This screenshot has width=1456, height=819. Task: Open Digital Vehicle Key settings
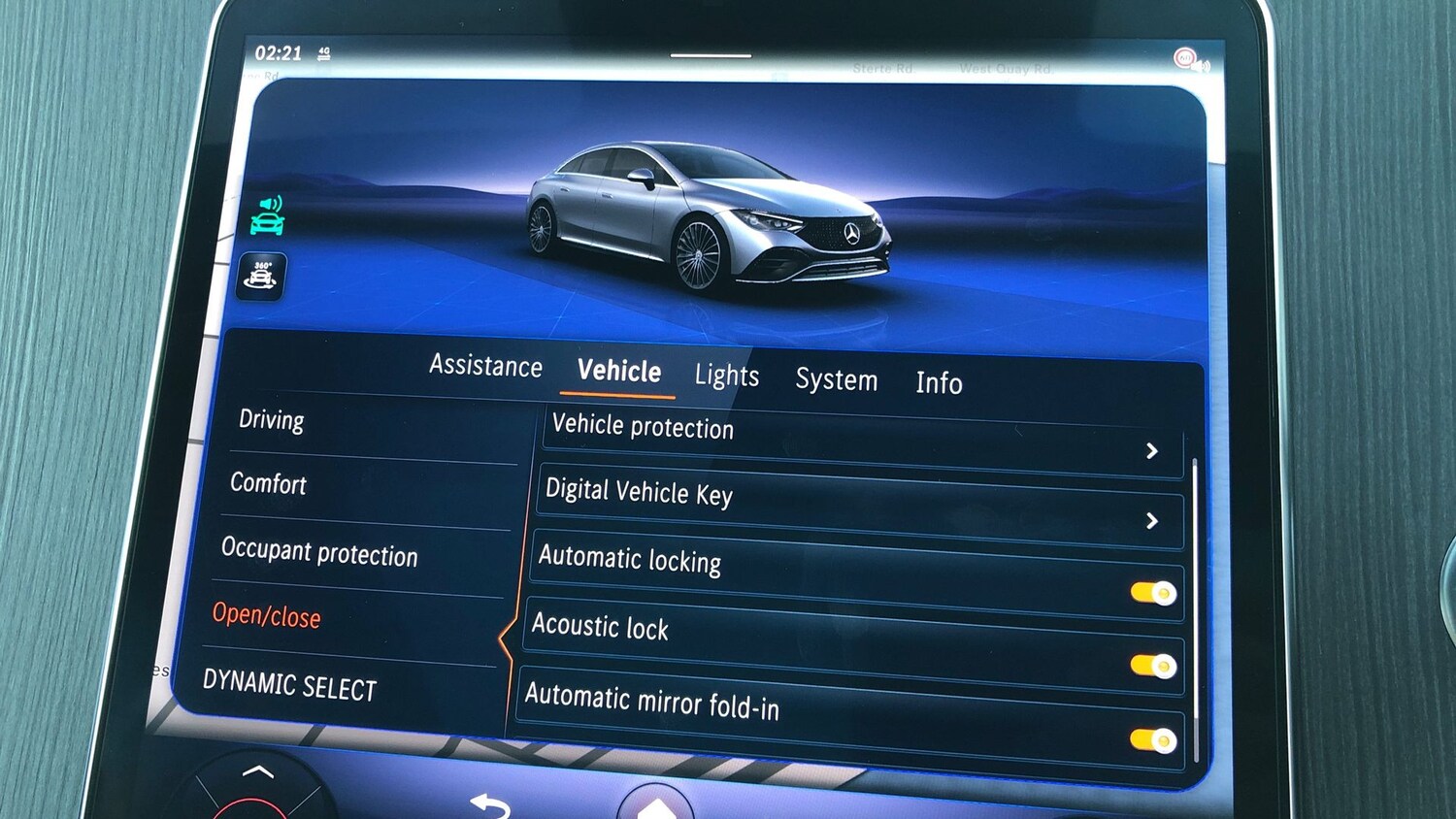click(854, 506)
